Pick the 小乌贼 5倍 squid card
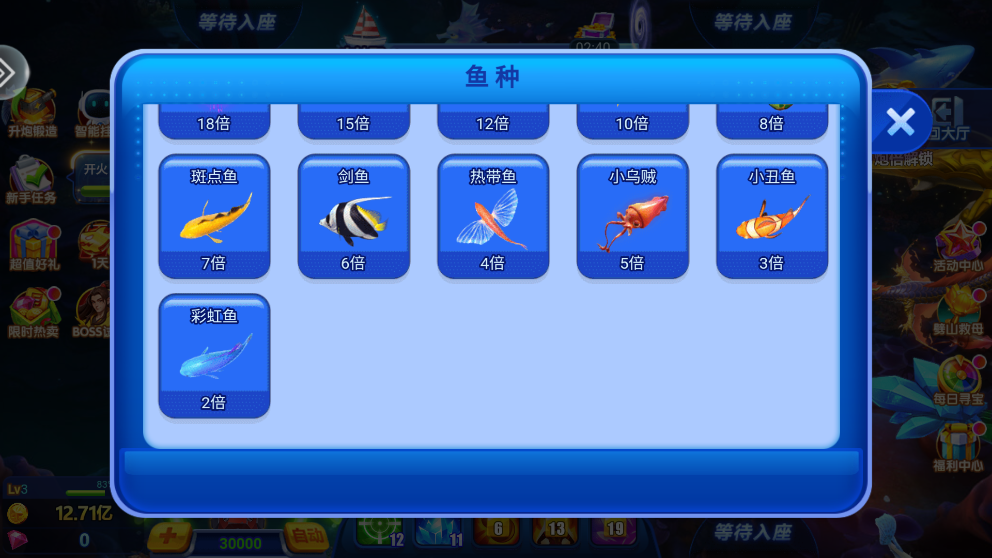Viewport: 992px width, 558px height. point(632,217)
